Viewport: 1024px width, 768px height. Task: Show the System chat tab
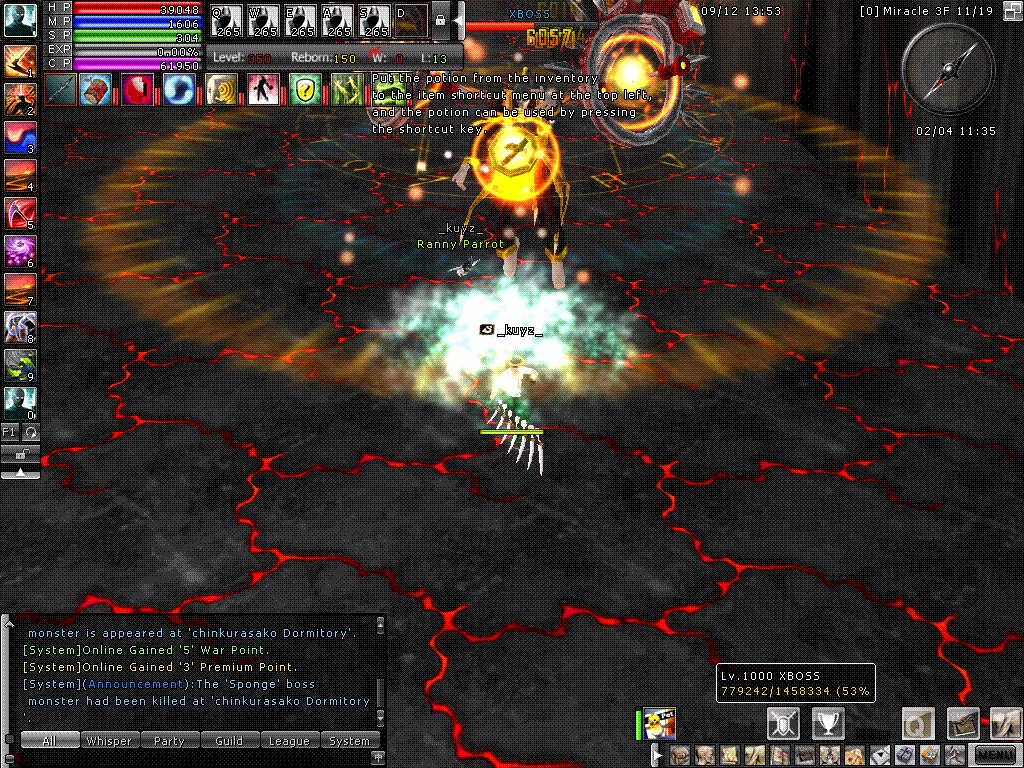pos(349,741)
